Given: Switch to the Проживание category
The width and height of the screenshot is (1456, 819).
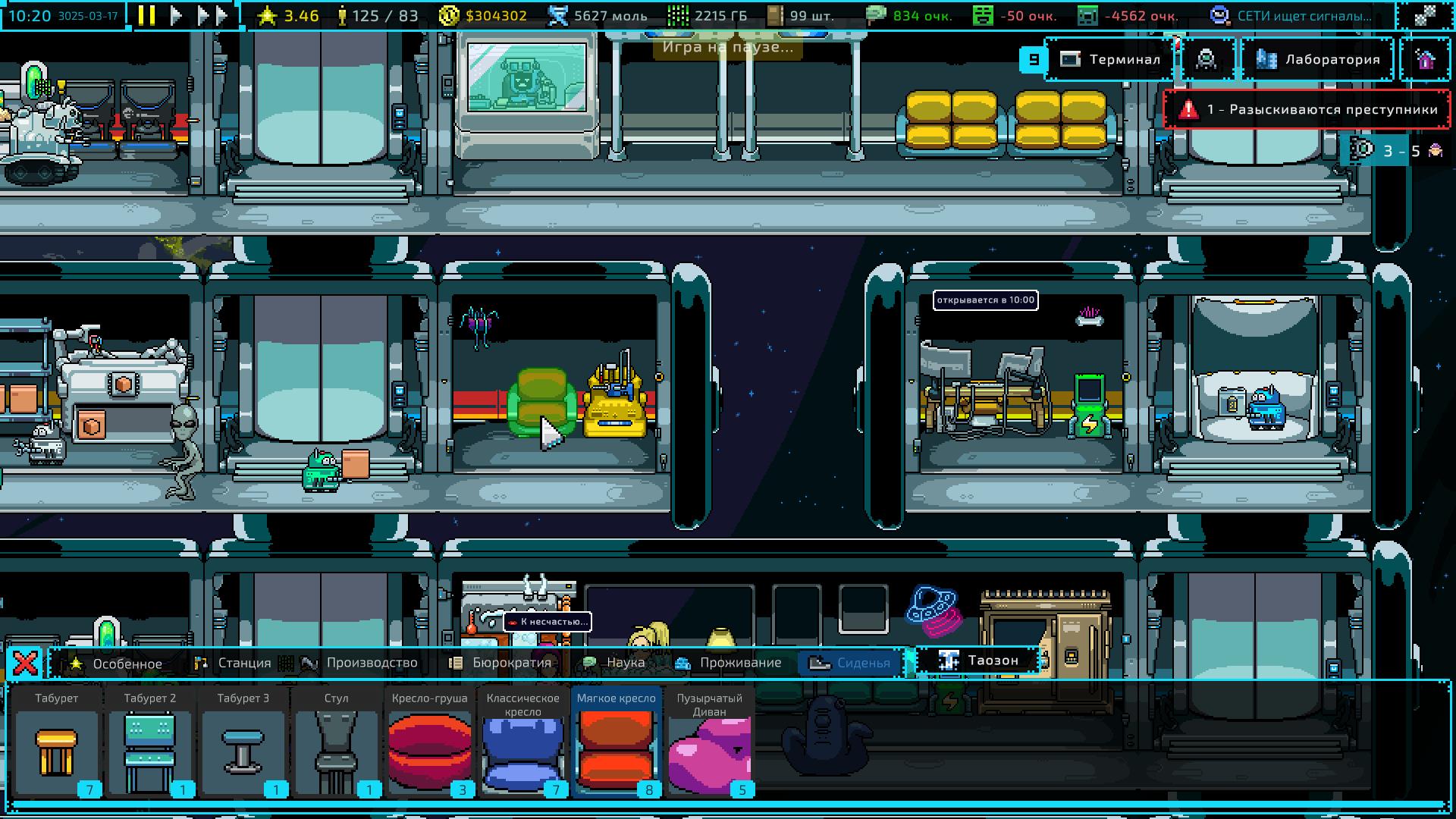Looking at the screenshot, I should 730,664.
